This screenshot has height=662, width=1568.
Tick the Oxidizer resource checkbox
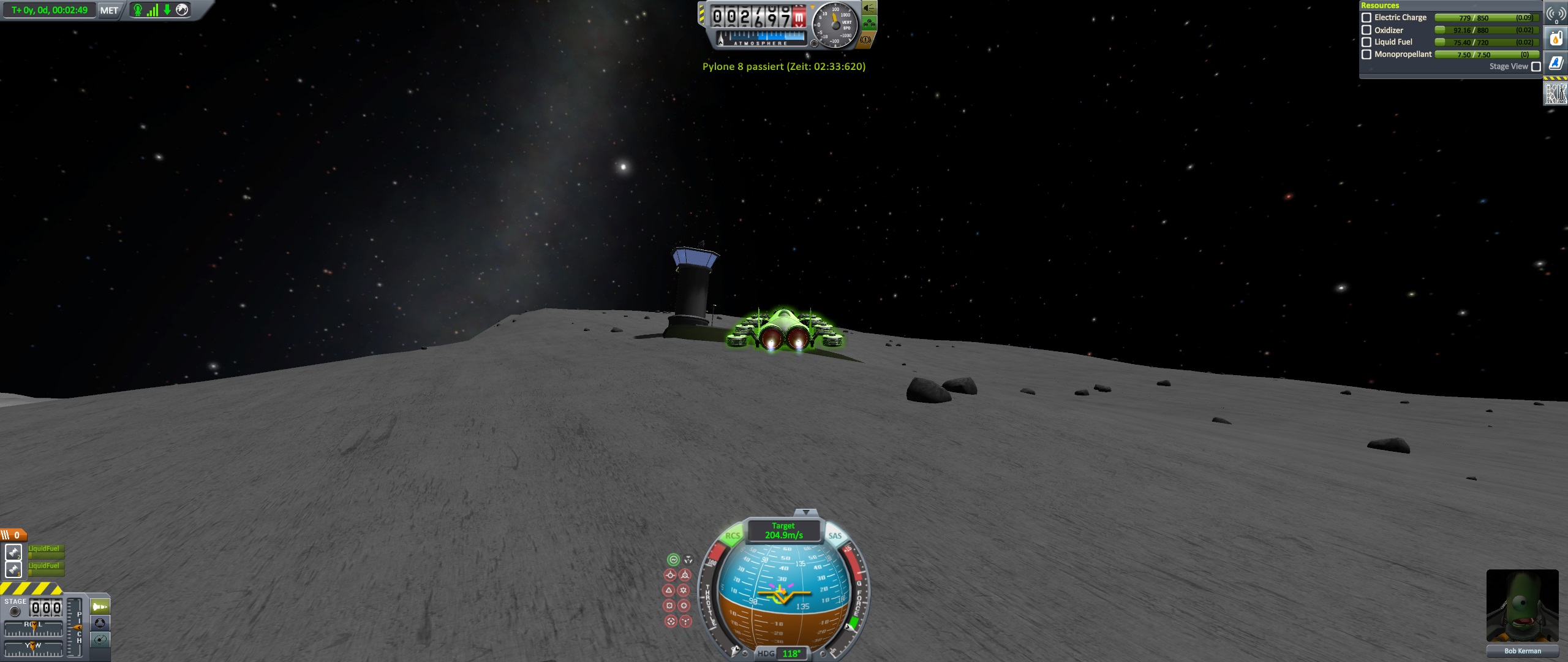click(x=1366, y=30)
